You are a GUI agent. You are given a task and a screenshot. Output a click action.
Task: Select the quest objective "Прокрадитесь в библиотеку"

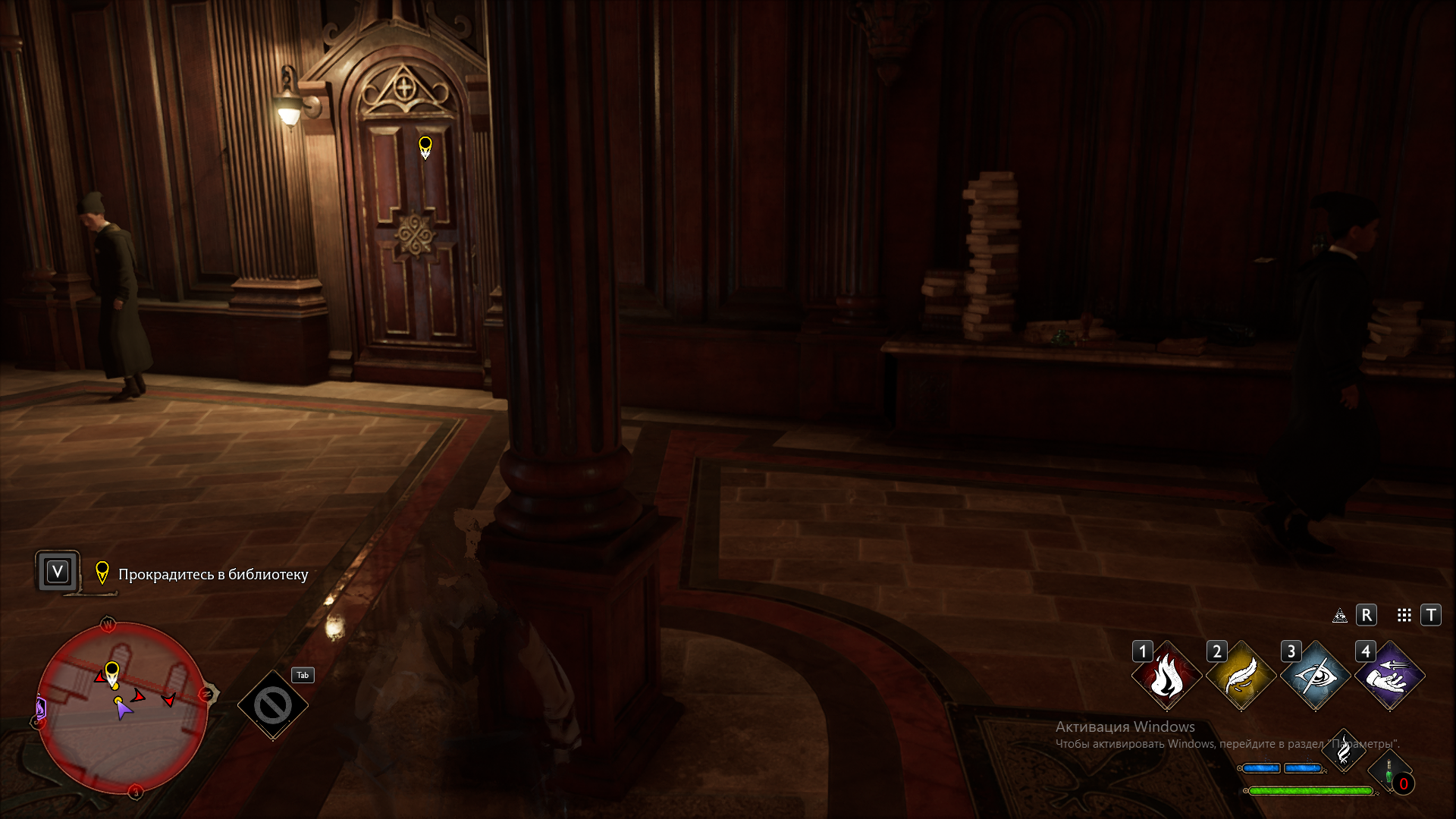tap(212, 574)
